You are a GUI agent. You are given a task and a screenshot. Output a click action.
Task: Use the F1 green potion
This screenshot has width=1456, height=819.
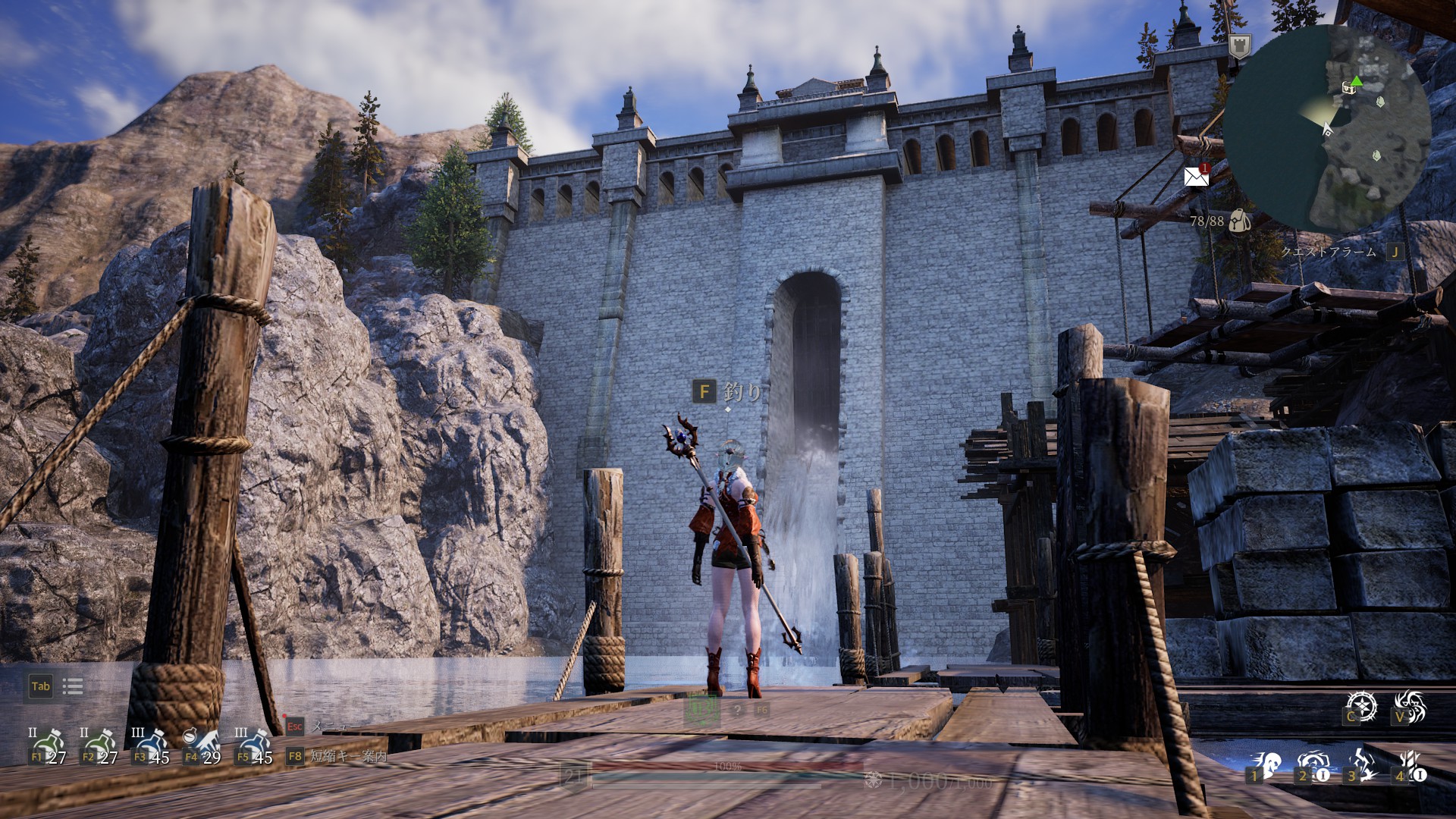(x=49, y=746)
